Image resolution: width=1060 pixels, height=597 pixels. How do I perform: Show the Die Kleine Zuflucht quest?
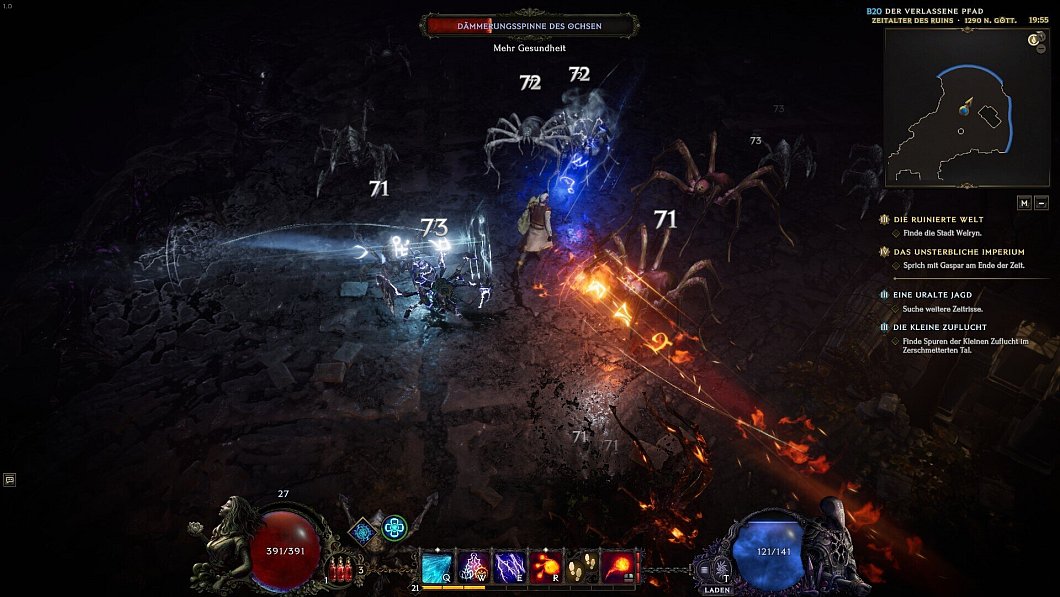pyautogui.click(x=940, y=327)
